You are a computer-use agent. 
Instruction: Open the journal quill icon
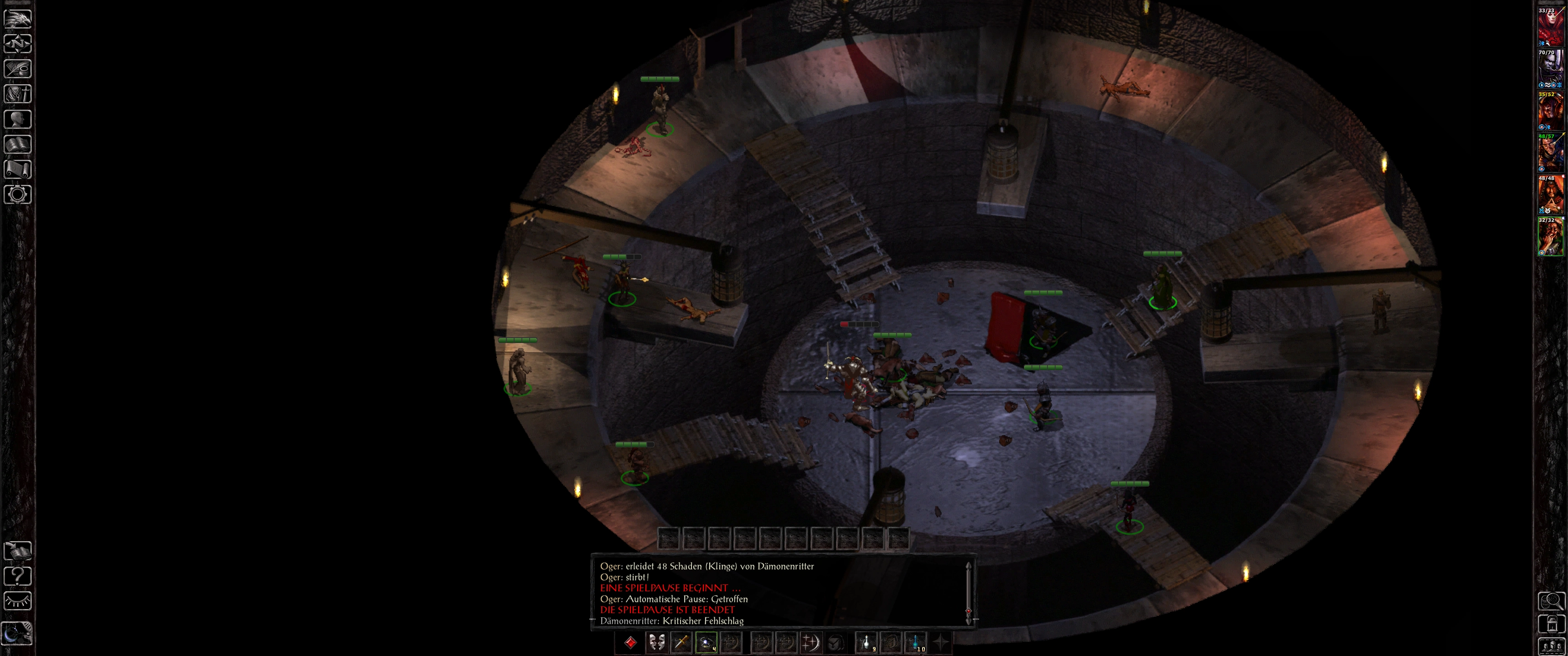click(18, 69)
